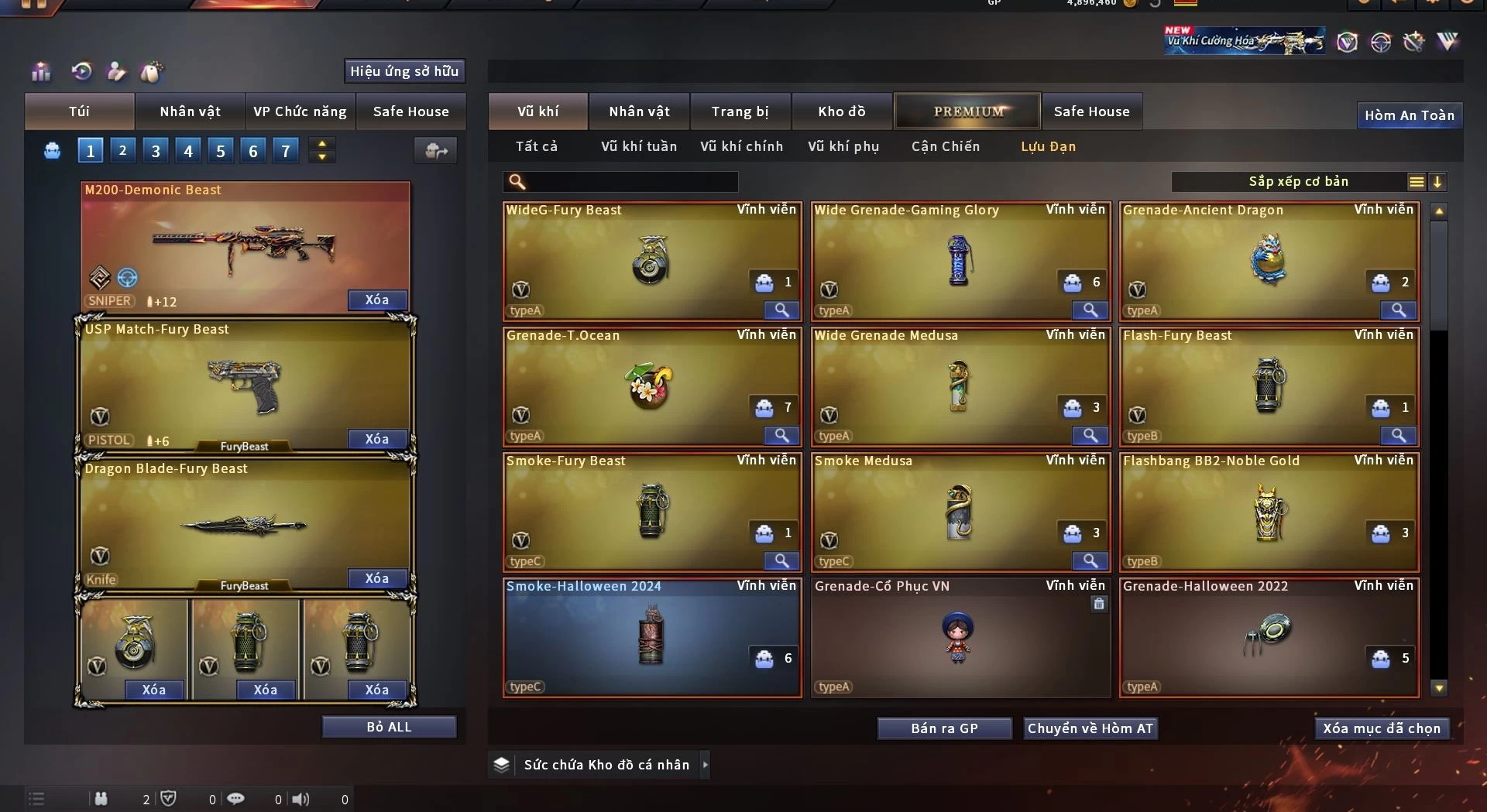
Task: Click Bỏ ALL to unequip everything
Action: point(389,728)
